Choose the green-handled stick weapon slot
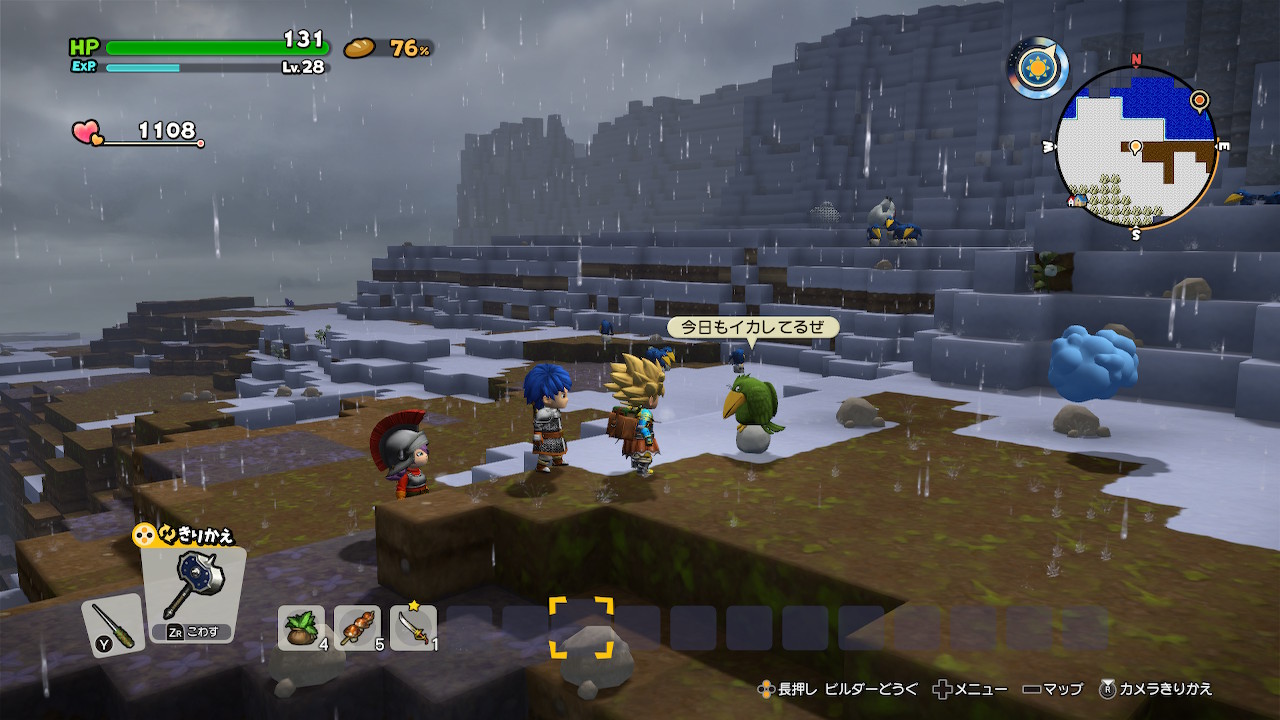 click(x=112, y=624)
